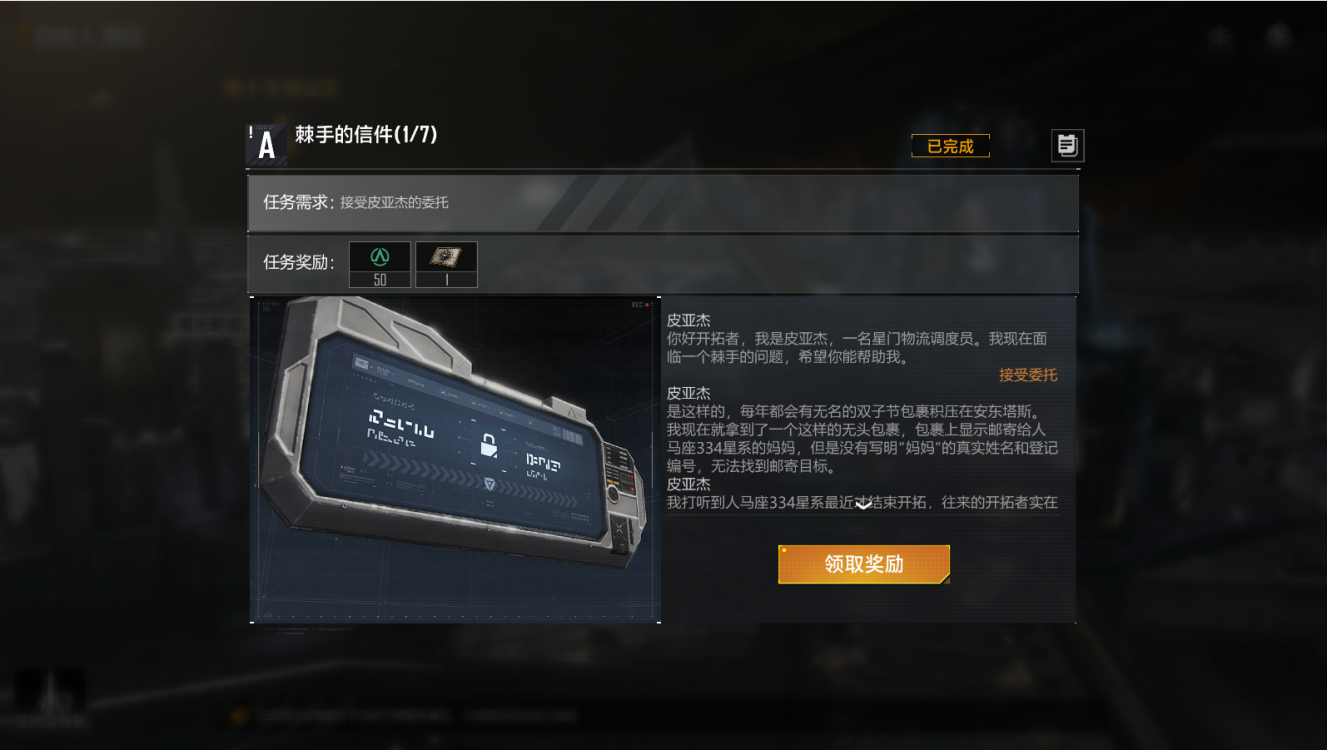Select the letter reward item icon
1327x750 pixels.
click(x=445, y=257)
